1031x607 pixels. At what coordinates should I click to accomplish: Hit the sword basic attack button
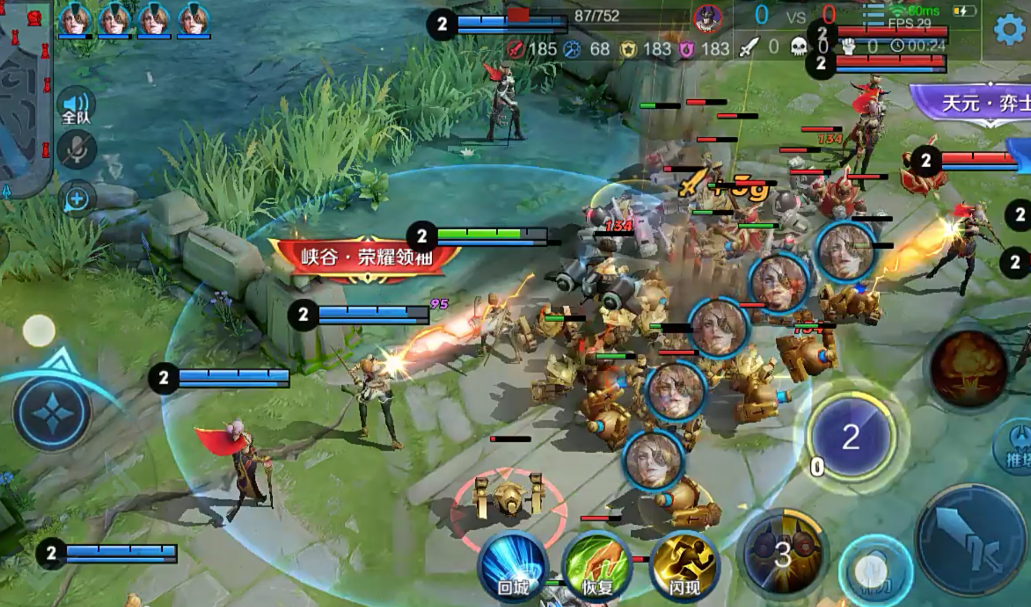pyautogui.click(x=970, y=539)
